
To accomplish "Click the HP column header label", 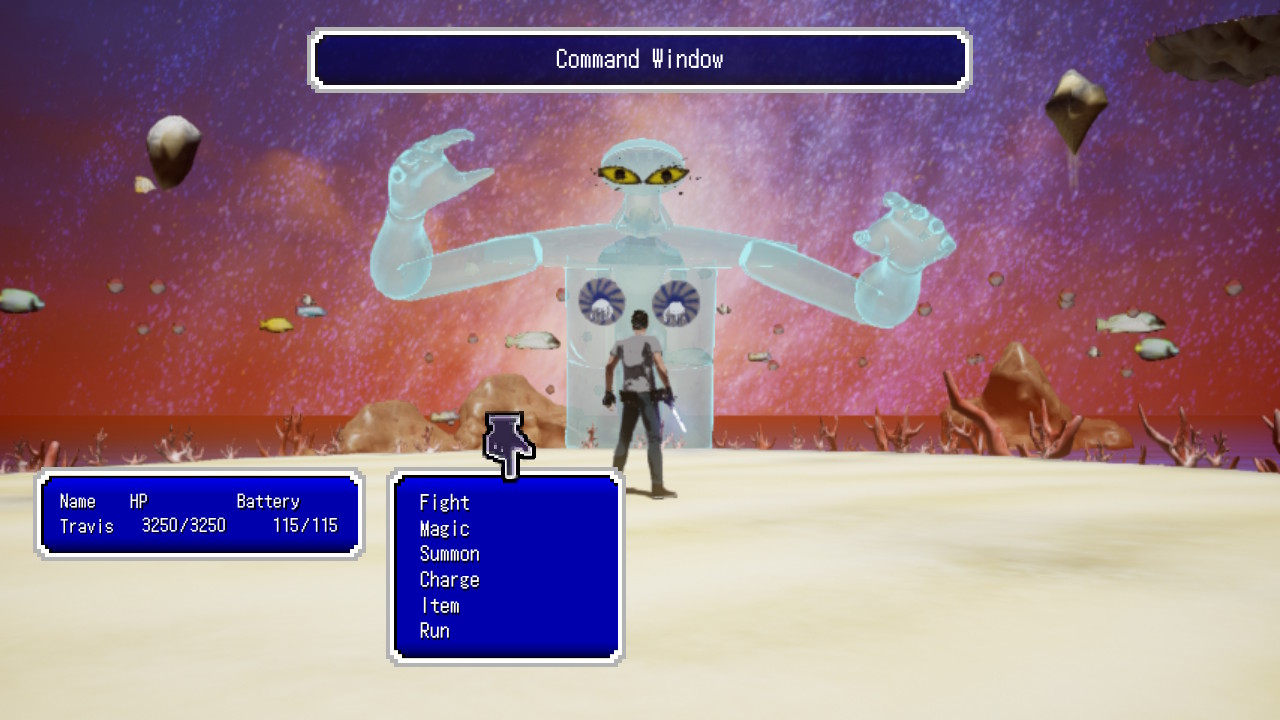I will point(136,501).
